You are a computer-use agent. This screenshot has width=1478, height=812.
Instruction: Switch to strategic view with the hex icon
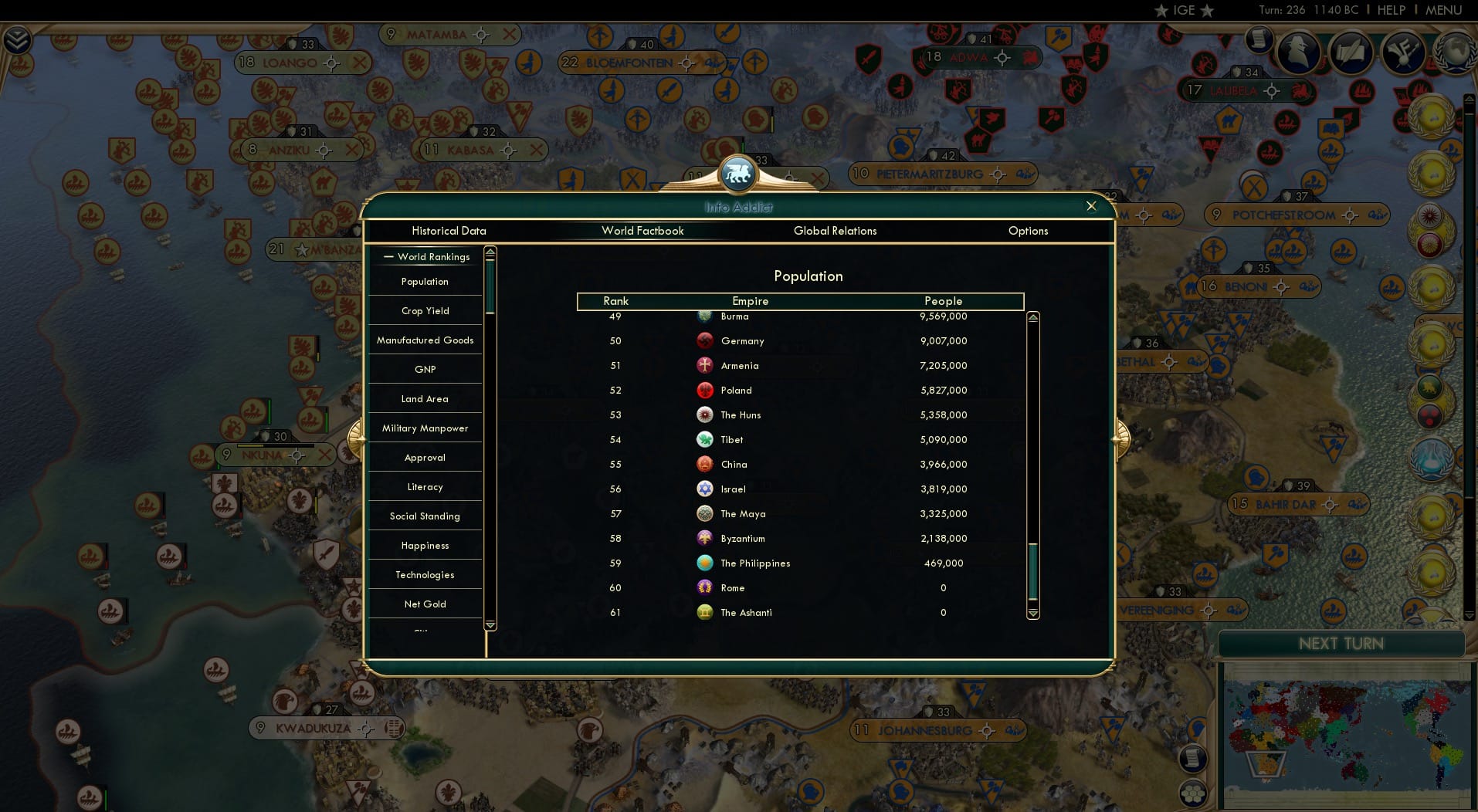[x=1193, y=793]
